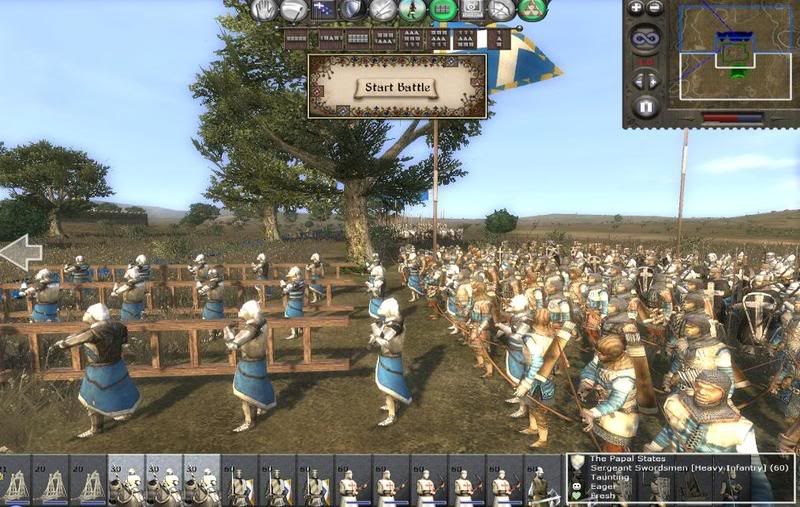
Task: Activate the halt open-hand command icon
Action: point(264,10)
